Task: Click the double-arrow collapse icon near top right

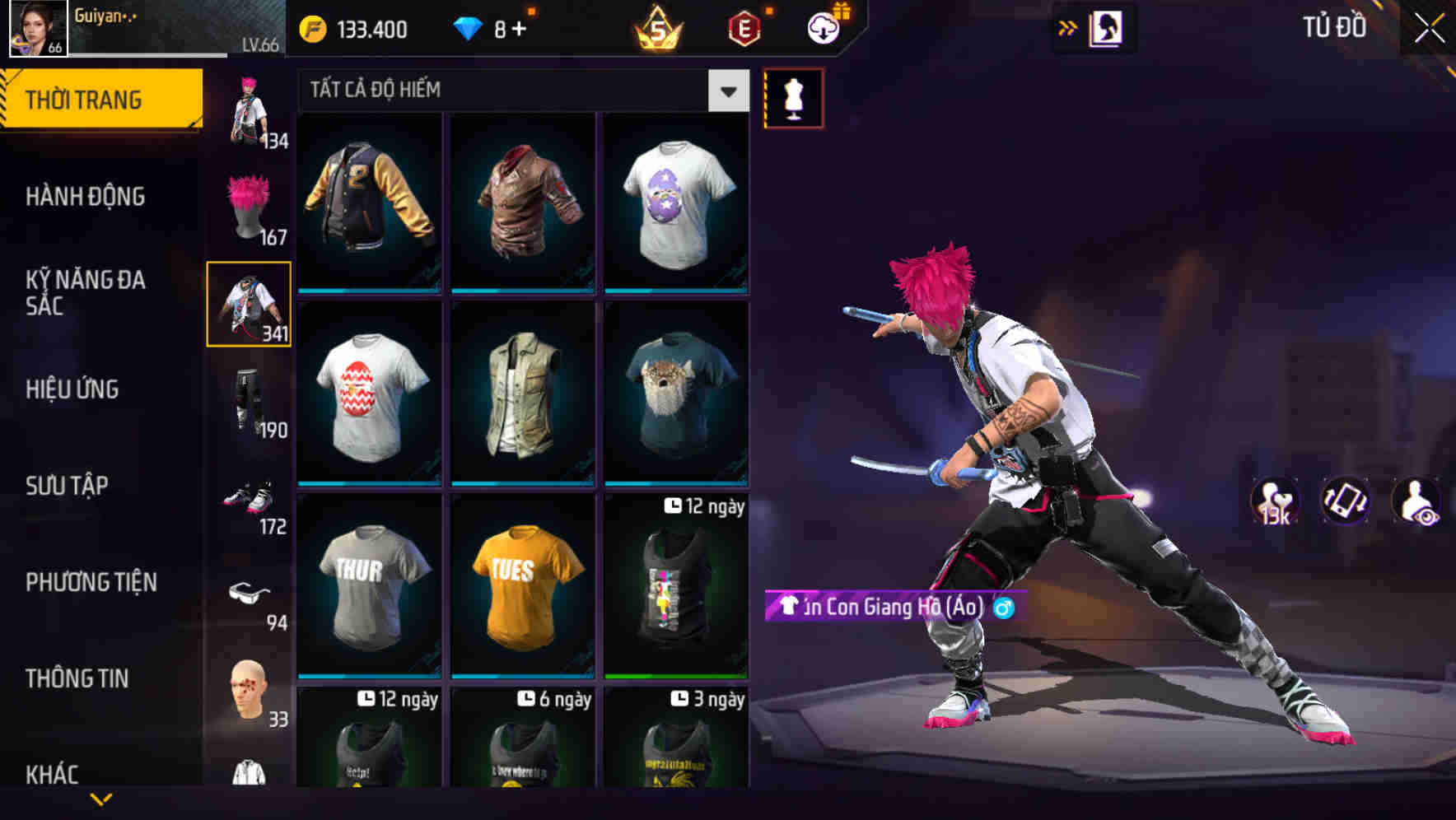Action: (x=1066, y=27)
